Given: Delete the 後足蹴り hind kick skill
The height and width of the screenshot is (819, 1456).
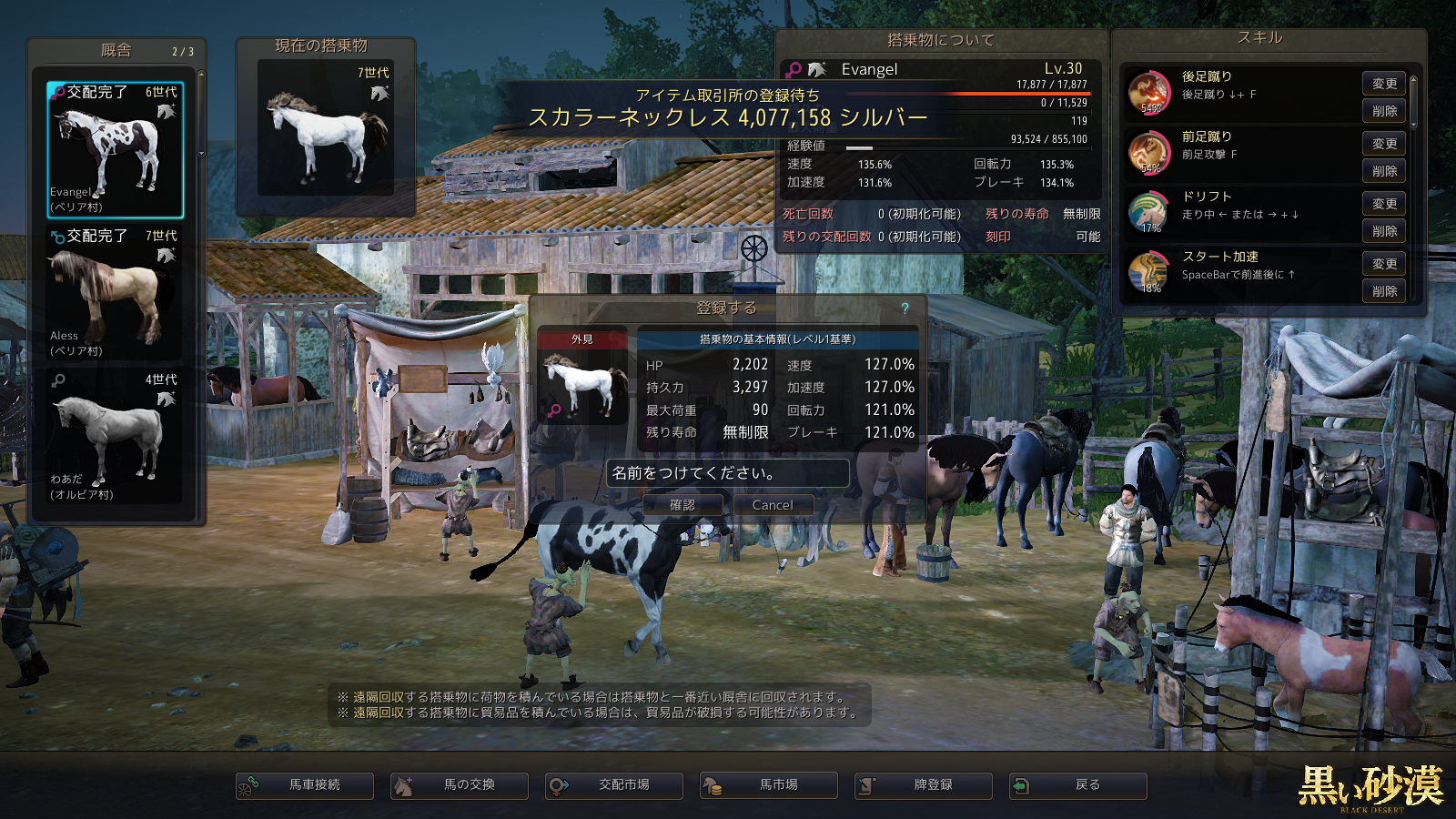Looking at the screenshot, I should 1384,111.
